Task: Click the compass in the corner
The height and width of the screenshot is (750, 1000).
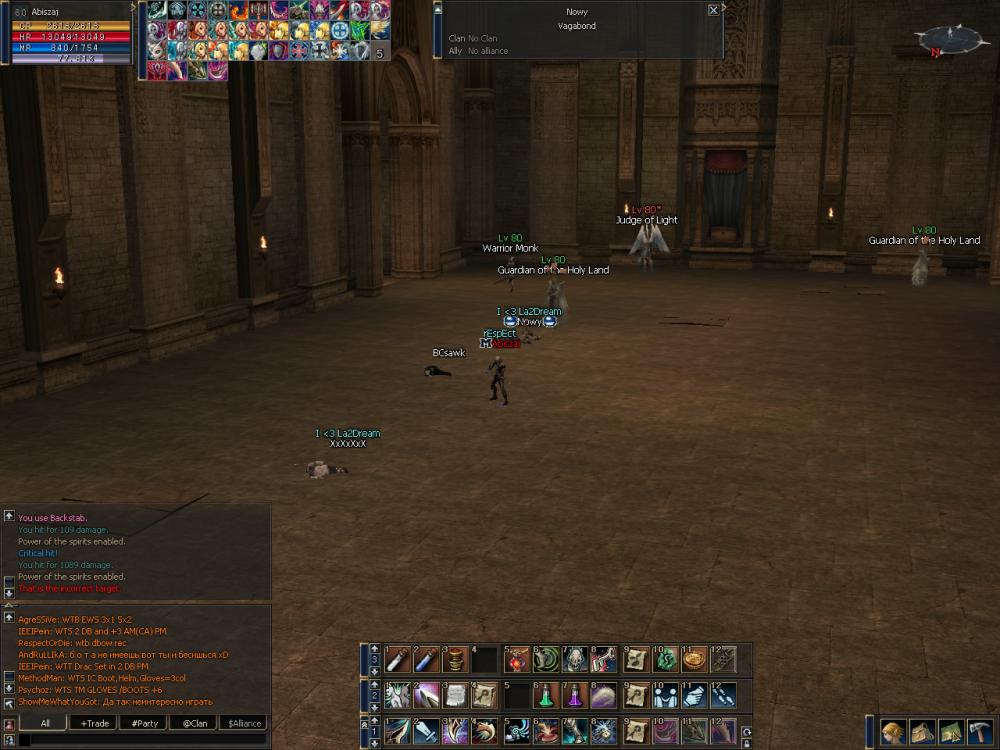Action: (945, 40)
